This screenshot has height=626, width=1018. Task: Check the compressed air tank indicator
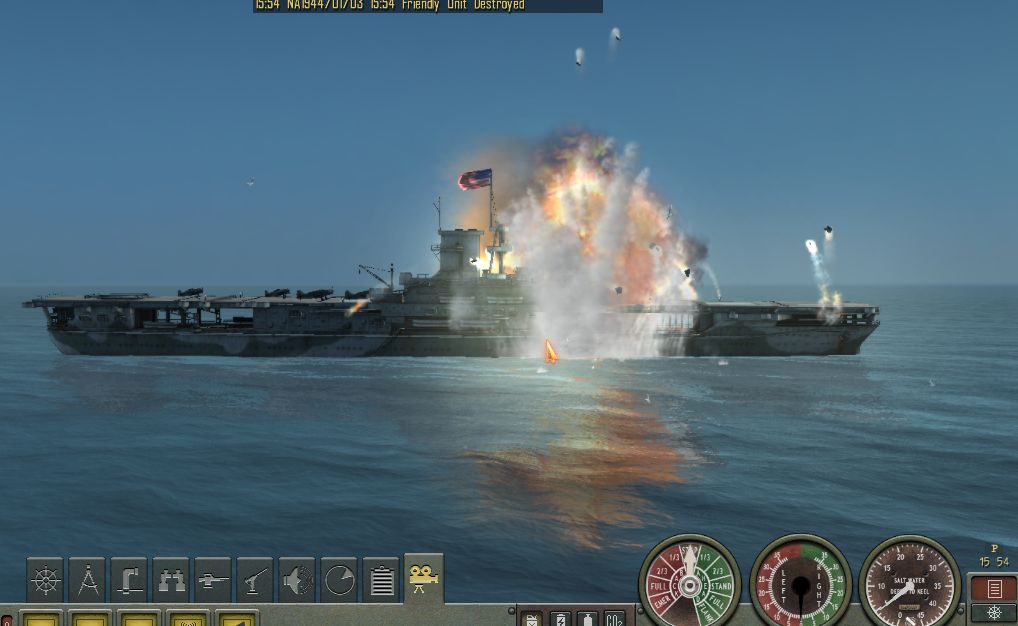click(x=587, y=619)
